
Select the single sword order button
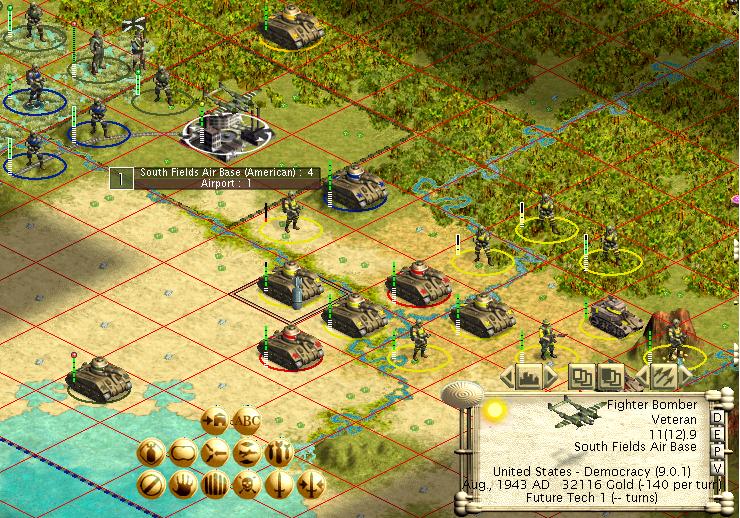(x=278, y=486)
